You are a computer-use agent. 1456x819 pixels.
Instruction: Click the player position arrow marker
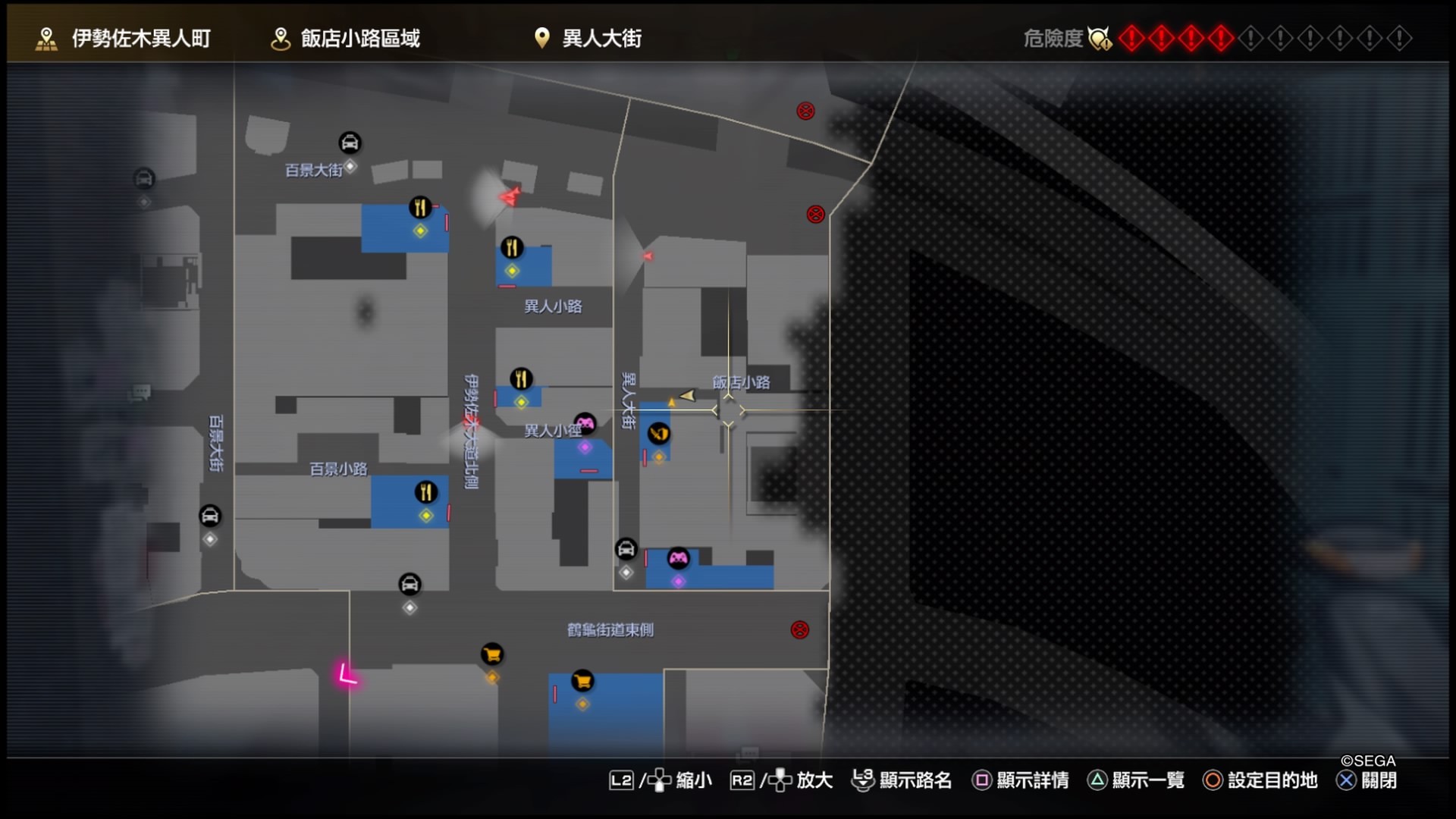tap(687, 396)
